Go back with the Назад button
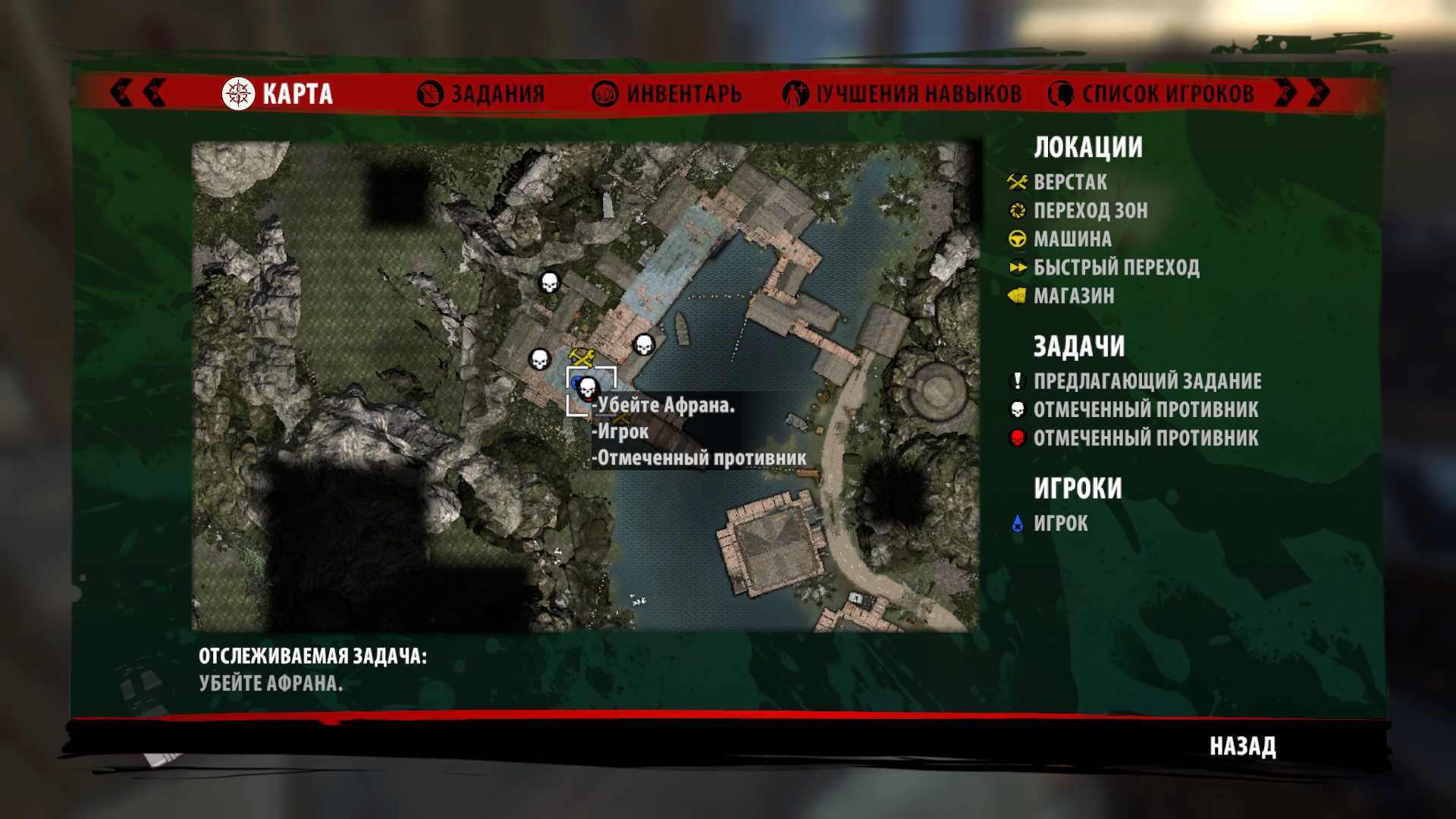 coord(1242,746)
